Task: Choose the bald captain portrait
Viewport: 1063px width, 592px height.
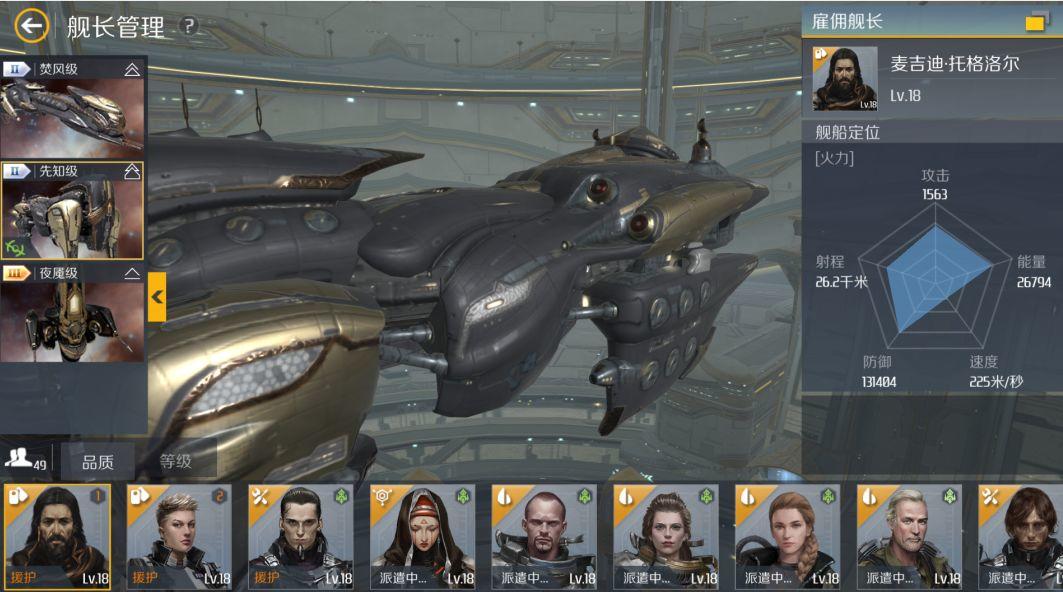Action: click(545, 537)
